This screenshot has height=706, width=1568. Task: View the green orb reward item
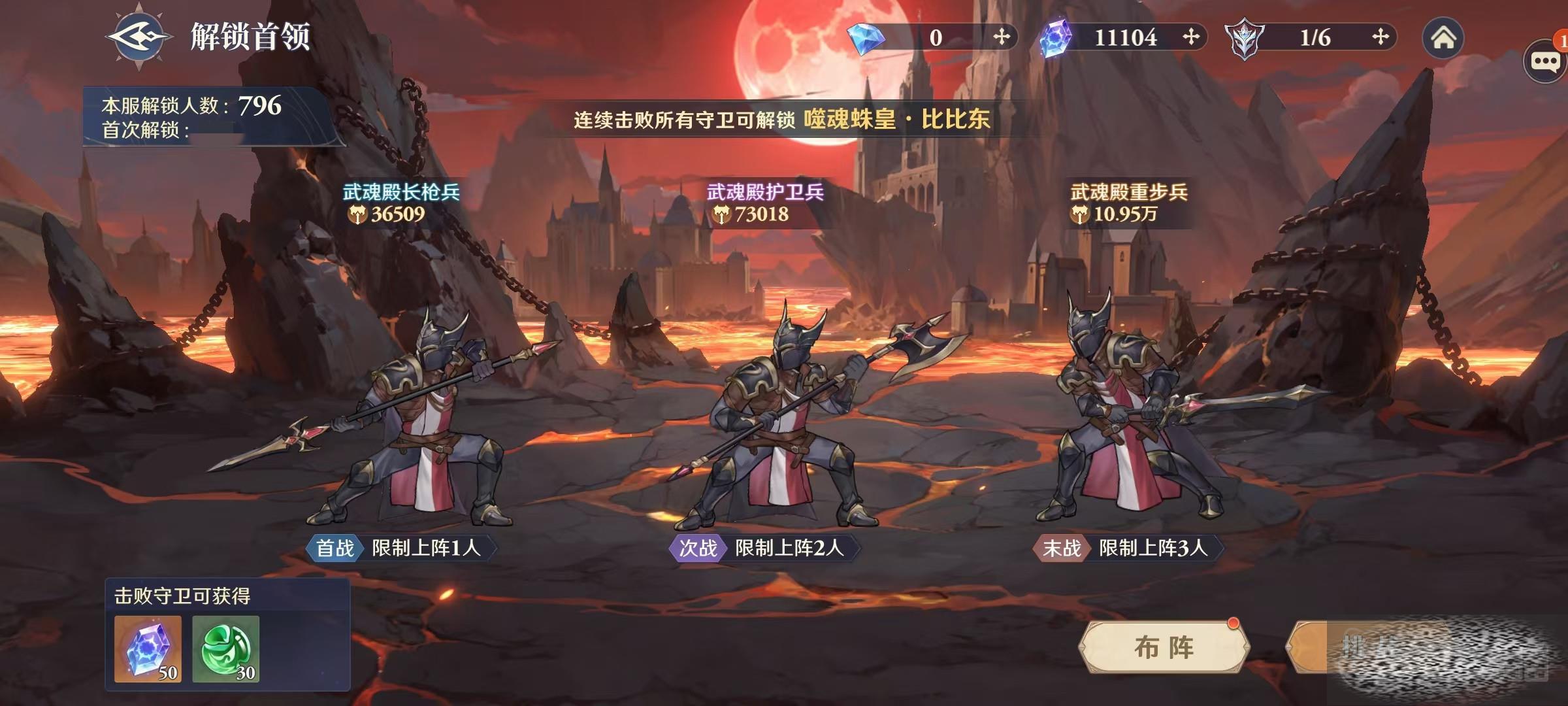[226, 649]
